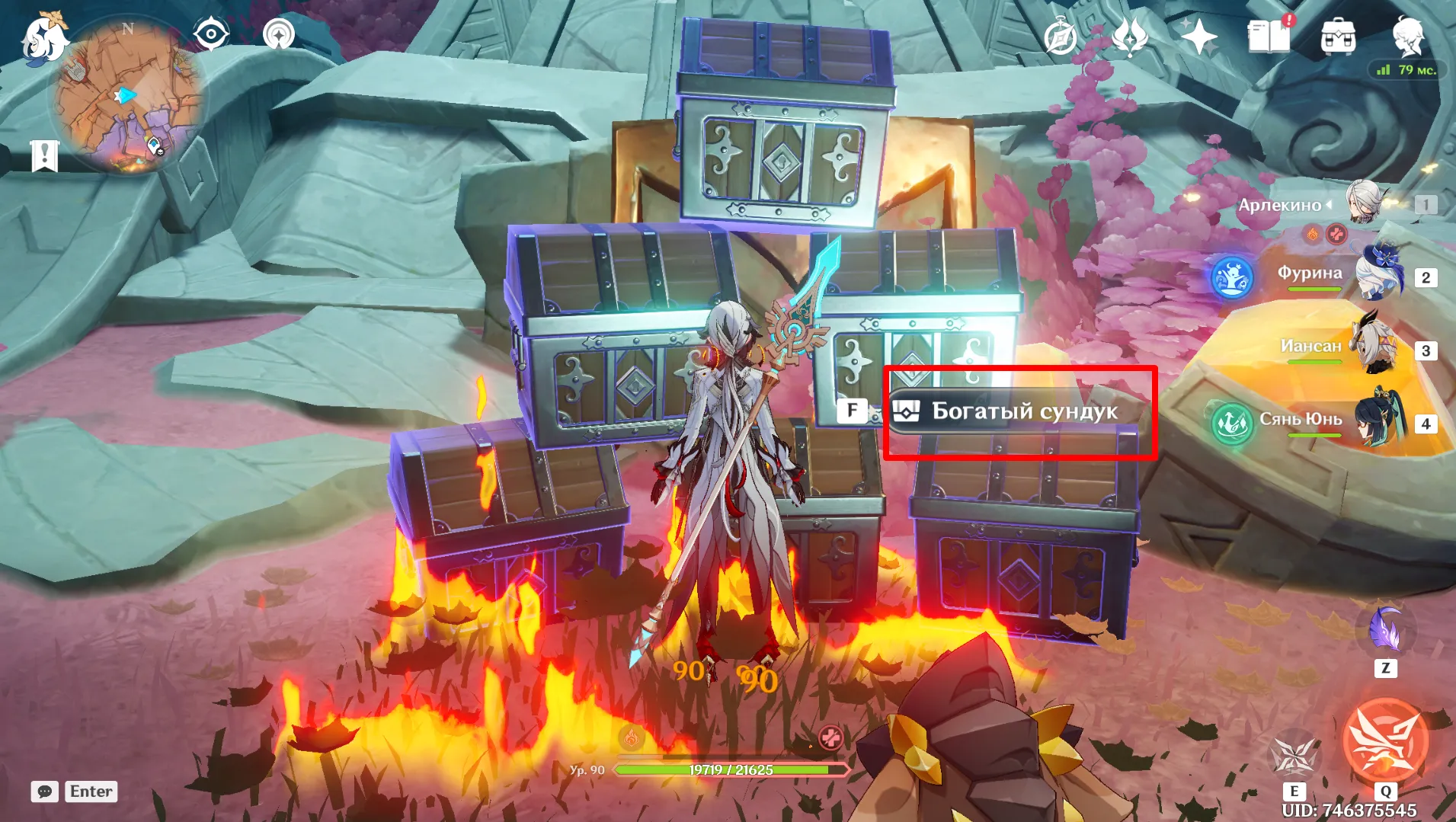Use the elemental skill icon
Image resolution: width=1456 pixels, height=822 pixels.
(x=1294, y=755)
